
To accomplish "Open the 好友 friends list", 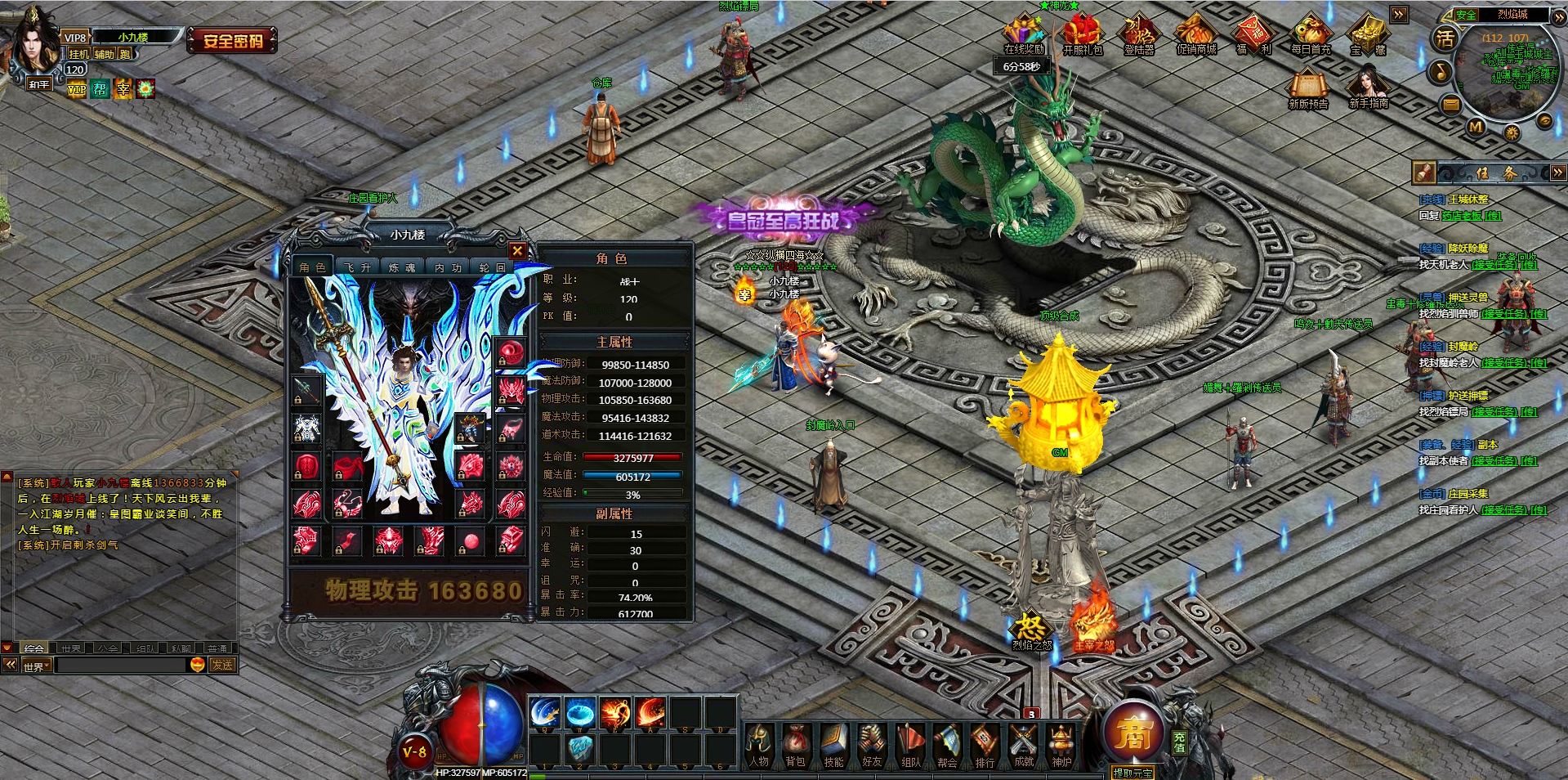I will click(872, 746).
